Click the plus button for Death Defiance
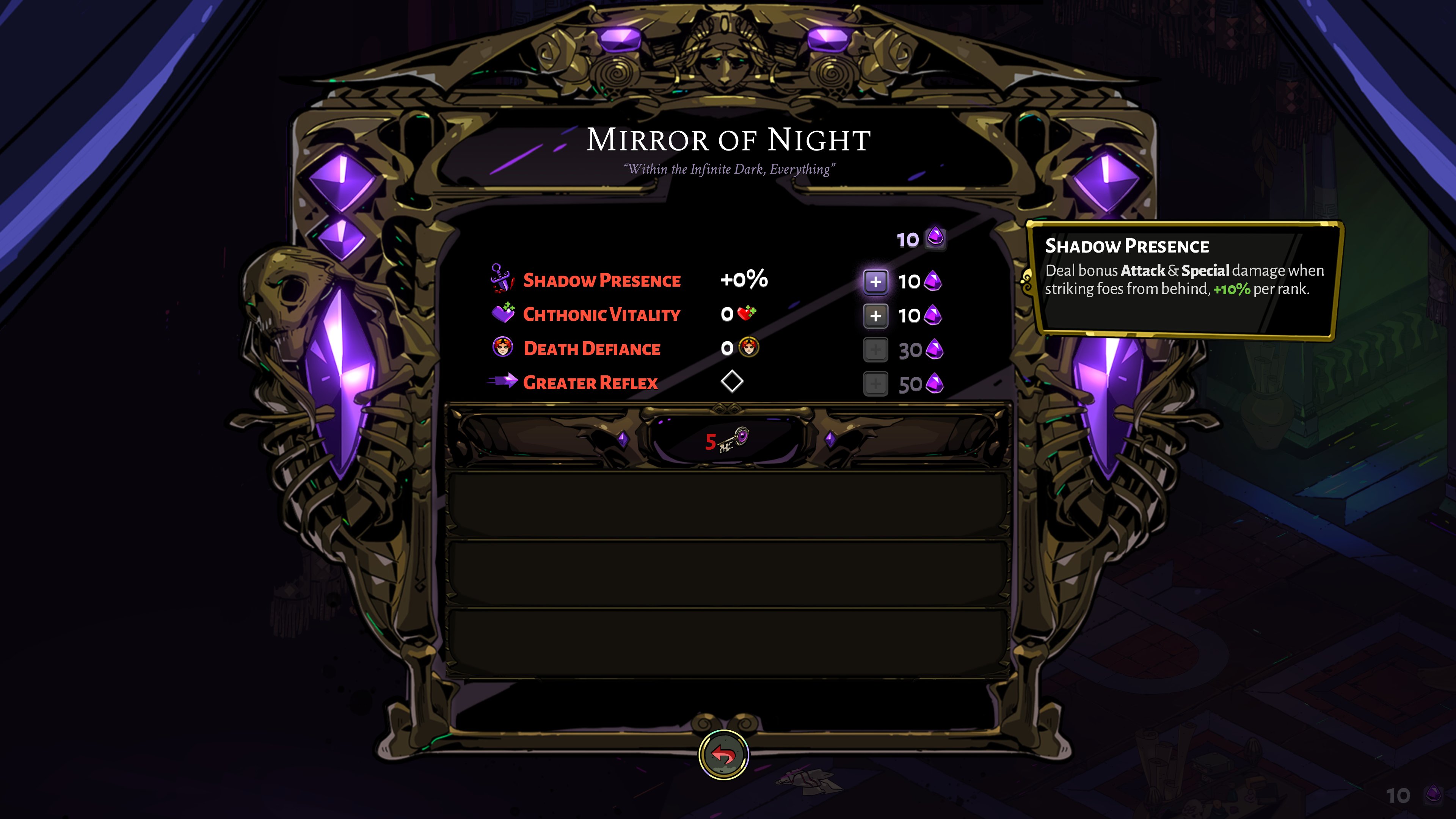The image size is (1456, 819). (x=875, y=350)
